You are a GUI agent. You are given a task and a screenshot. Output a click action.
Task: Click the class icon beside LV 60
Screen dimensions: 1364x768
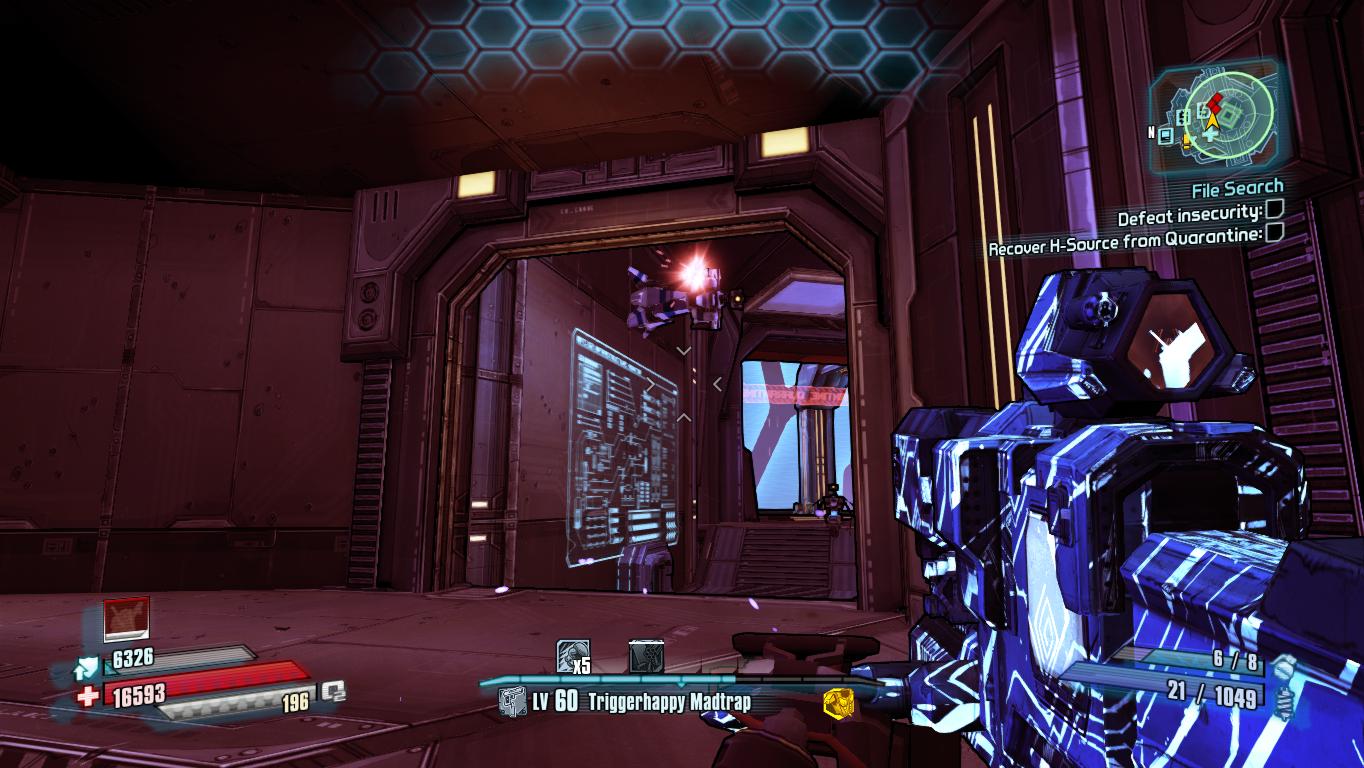click(x=512, y=701)
